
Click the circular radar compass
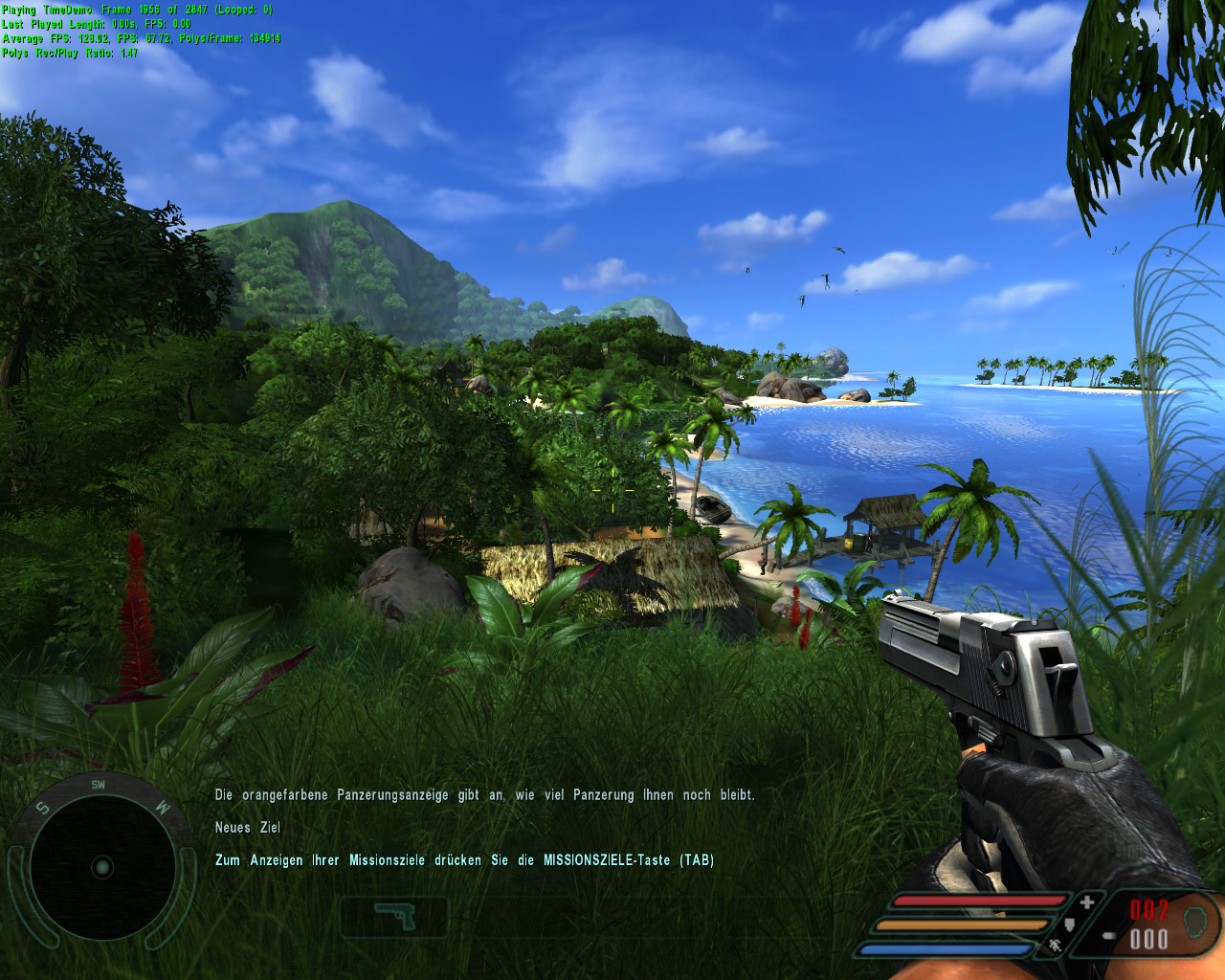[x=101, y=867]
